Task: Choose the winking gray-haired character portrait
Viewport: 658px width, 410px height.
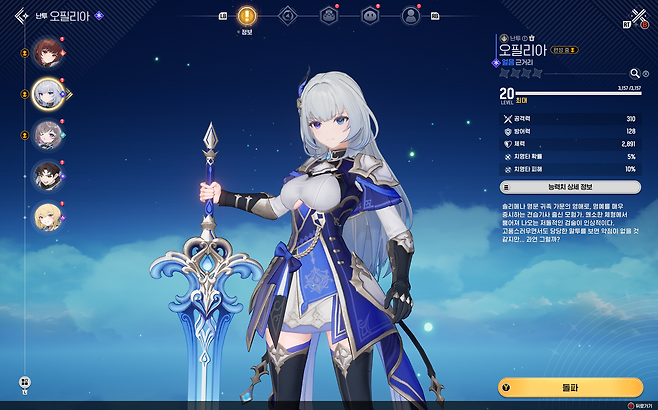Action: (45, 134)
